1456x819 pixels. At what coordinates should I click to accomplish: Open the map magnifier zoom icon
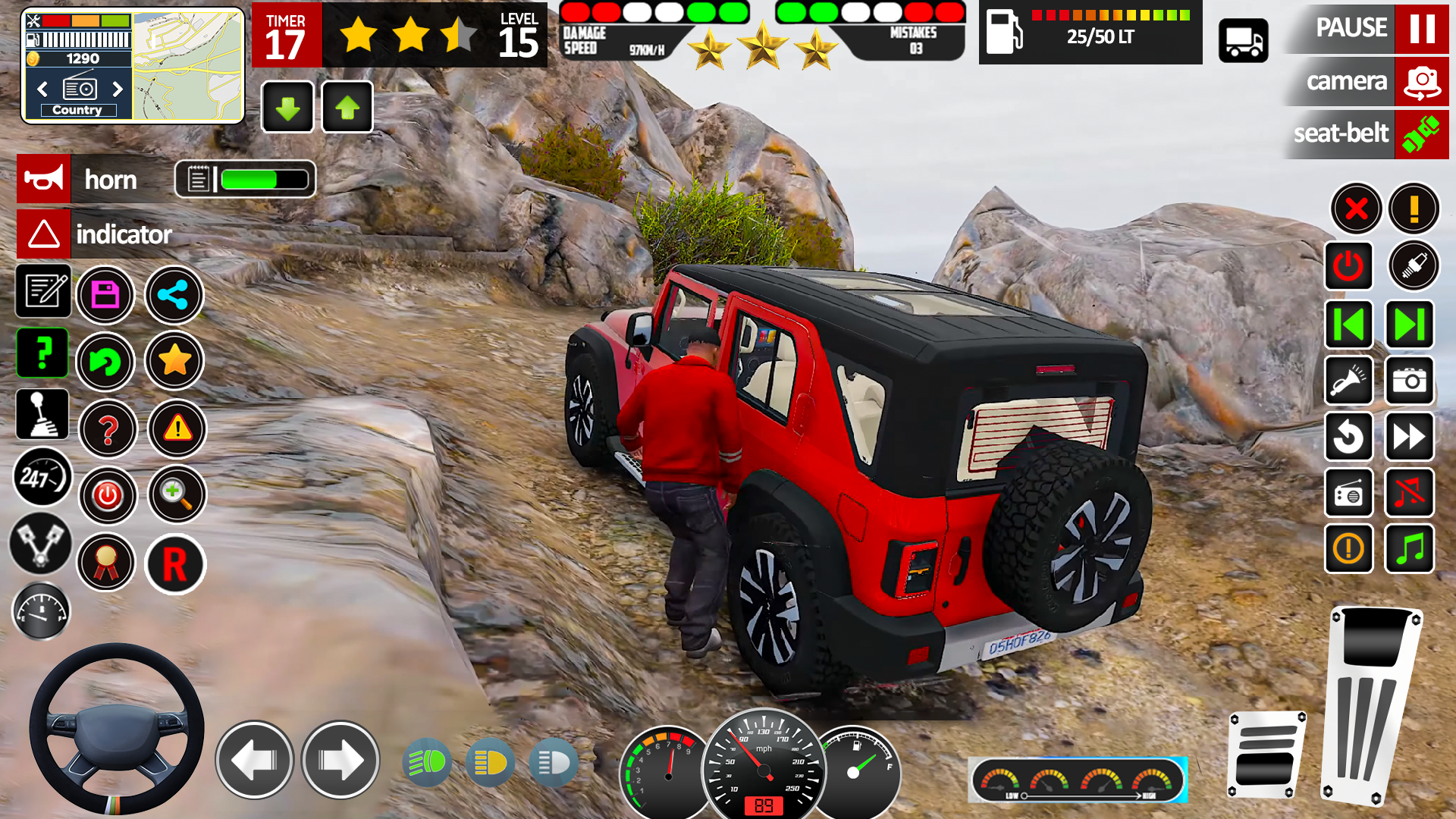pos(176,494)
